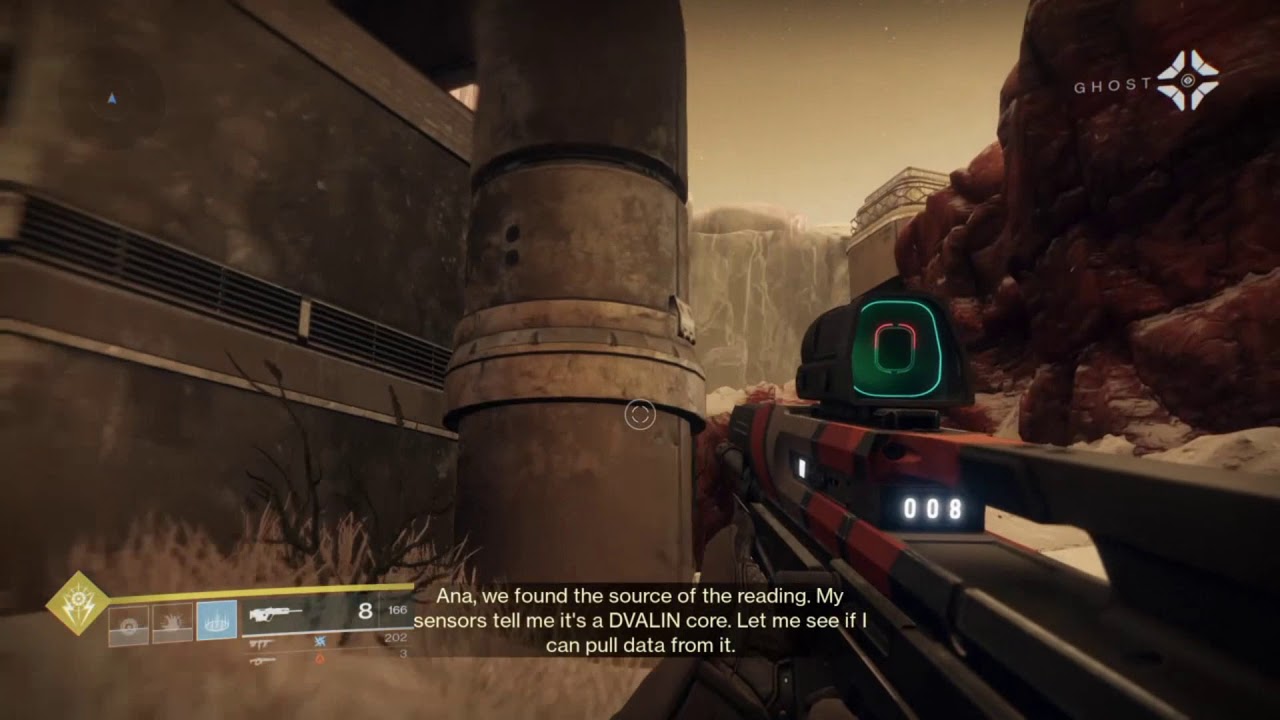
Task: Choose the third weapon silhouette
Action: [262, 660]
